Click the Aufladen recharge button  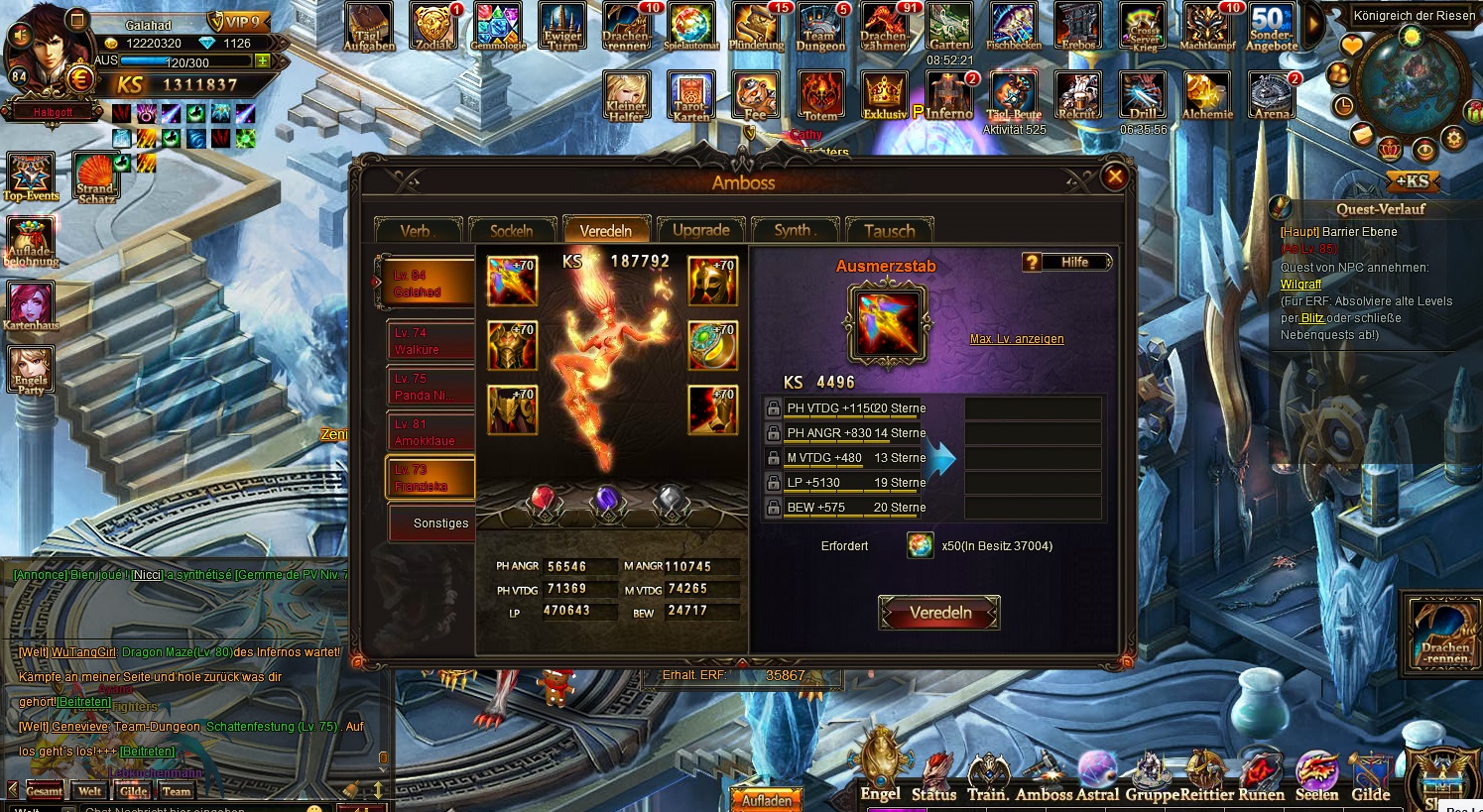coord(768,799)
